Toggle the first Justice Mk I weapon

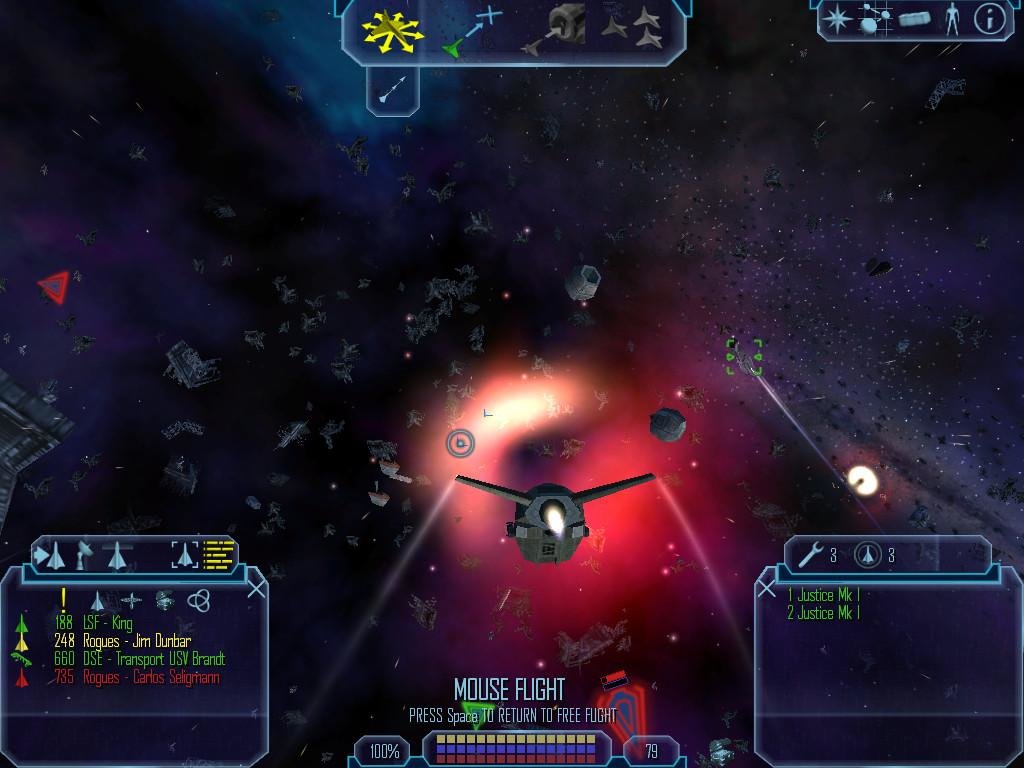(x=823, y=596)
